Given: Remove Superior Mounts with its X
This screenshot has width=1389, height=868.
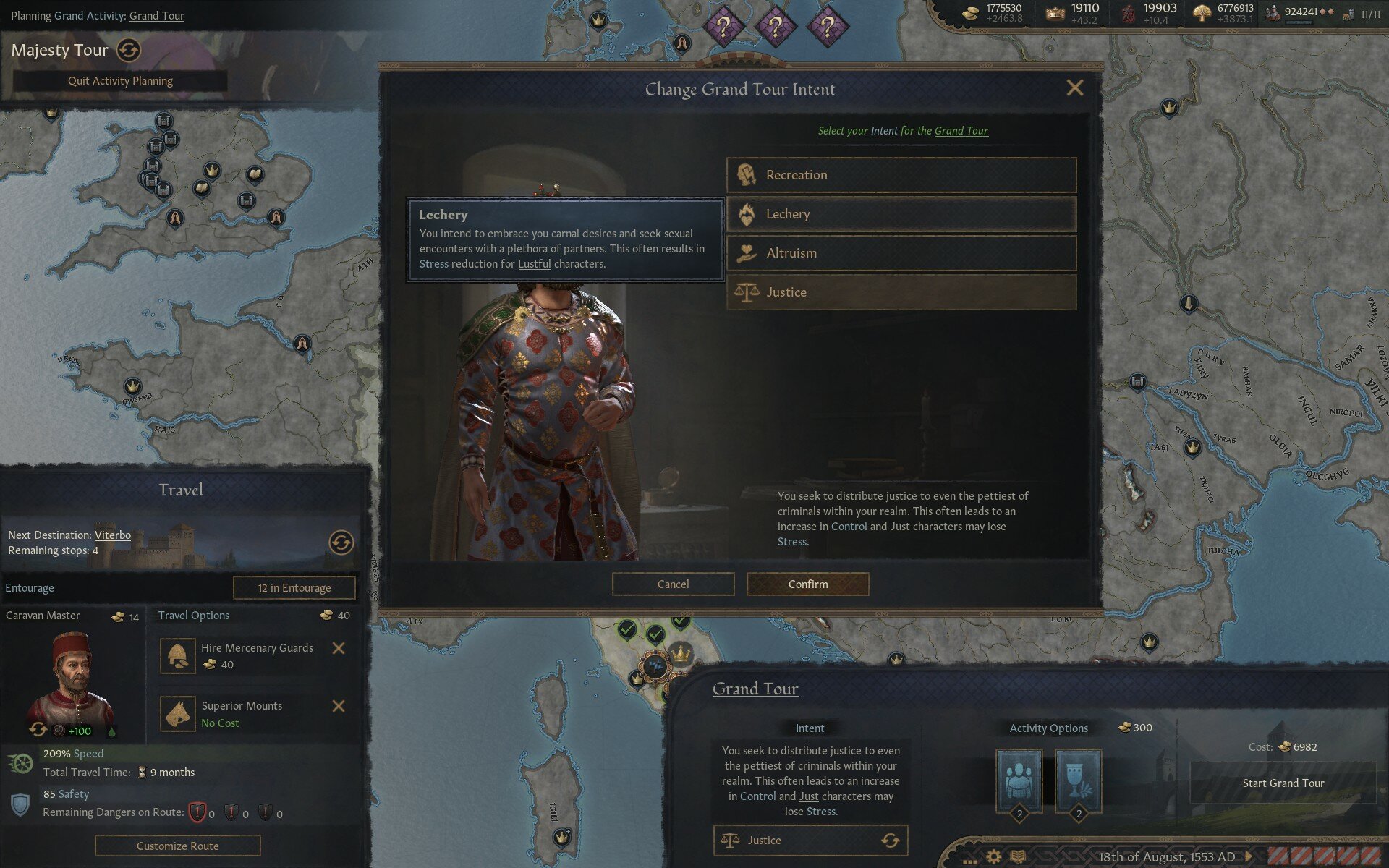Looking at the screenshot, I should tap(339, 707).
